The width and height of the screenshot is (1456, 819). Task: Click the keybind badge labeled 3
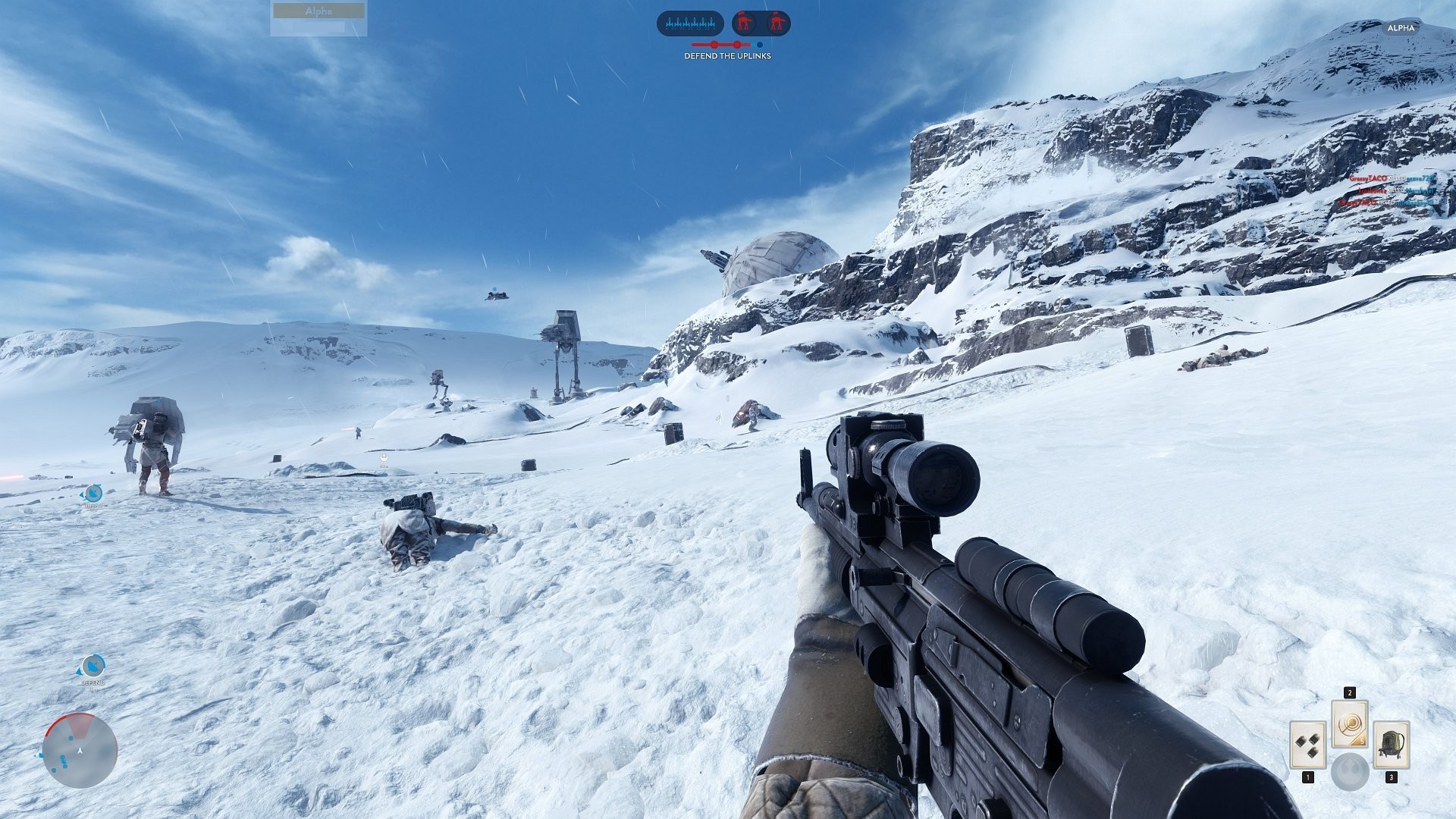tap(1392, 777)
